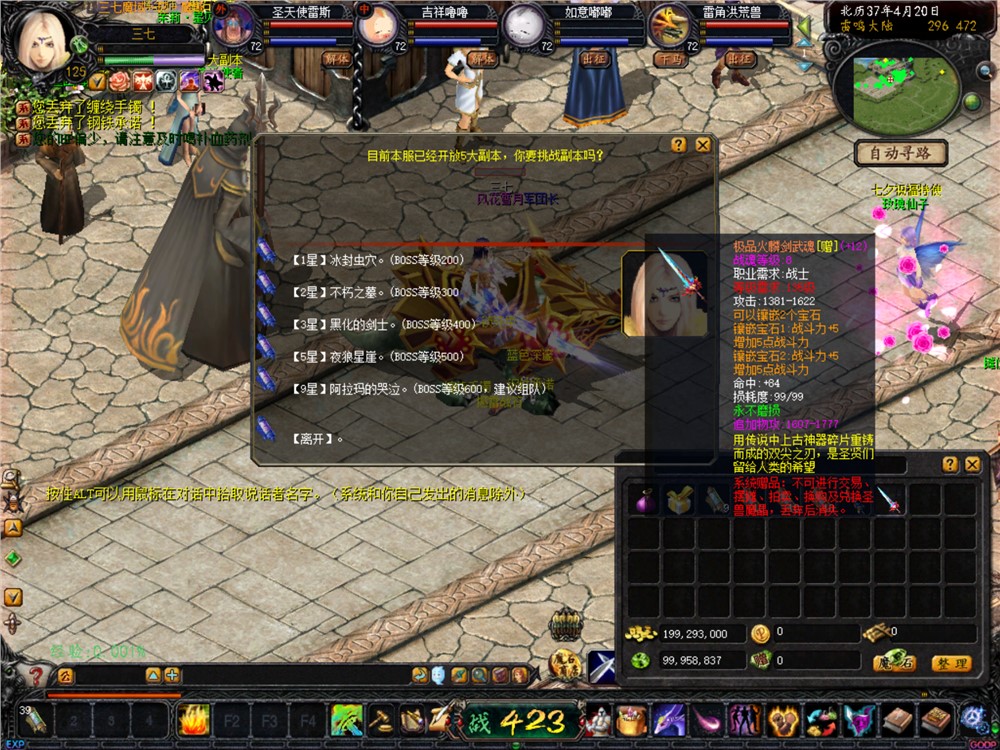Screen dimensions: 1000x750
Task: Select the red-hilted sword in the bag
Action: pyautogui.click(x=887, y=500)
